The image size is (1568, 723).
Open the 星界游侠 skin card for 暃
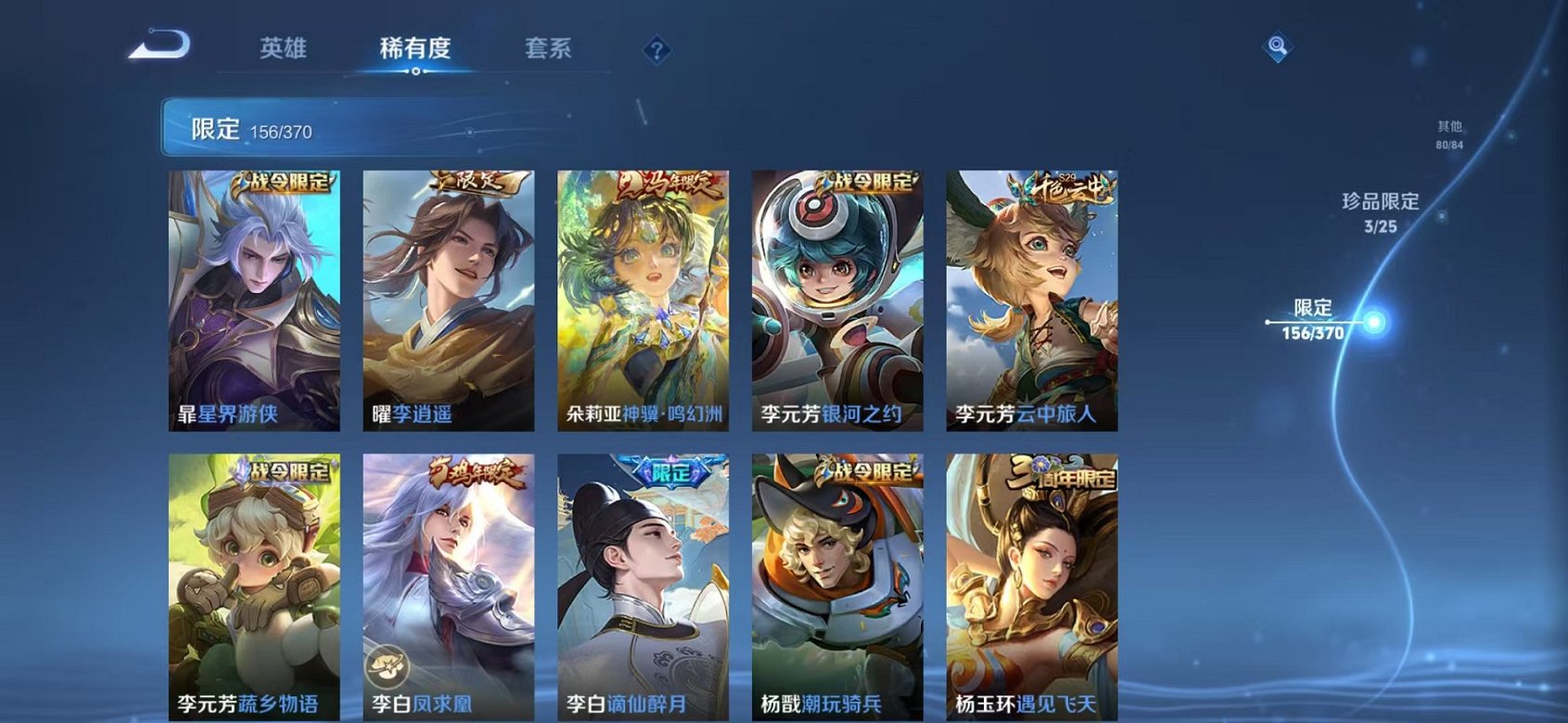256,297
